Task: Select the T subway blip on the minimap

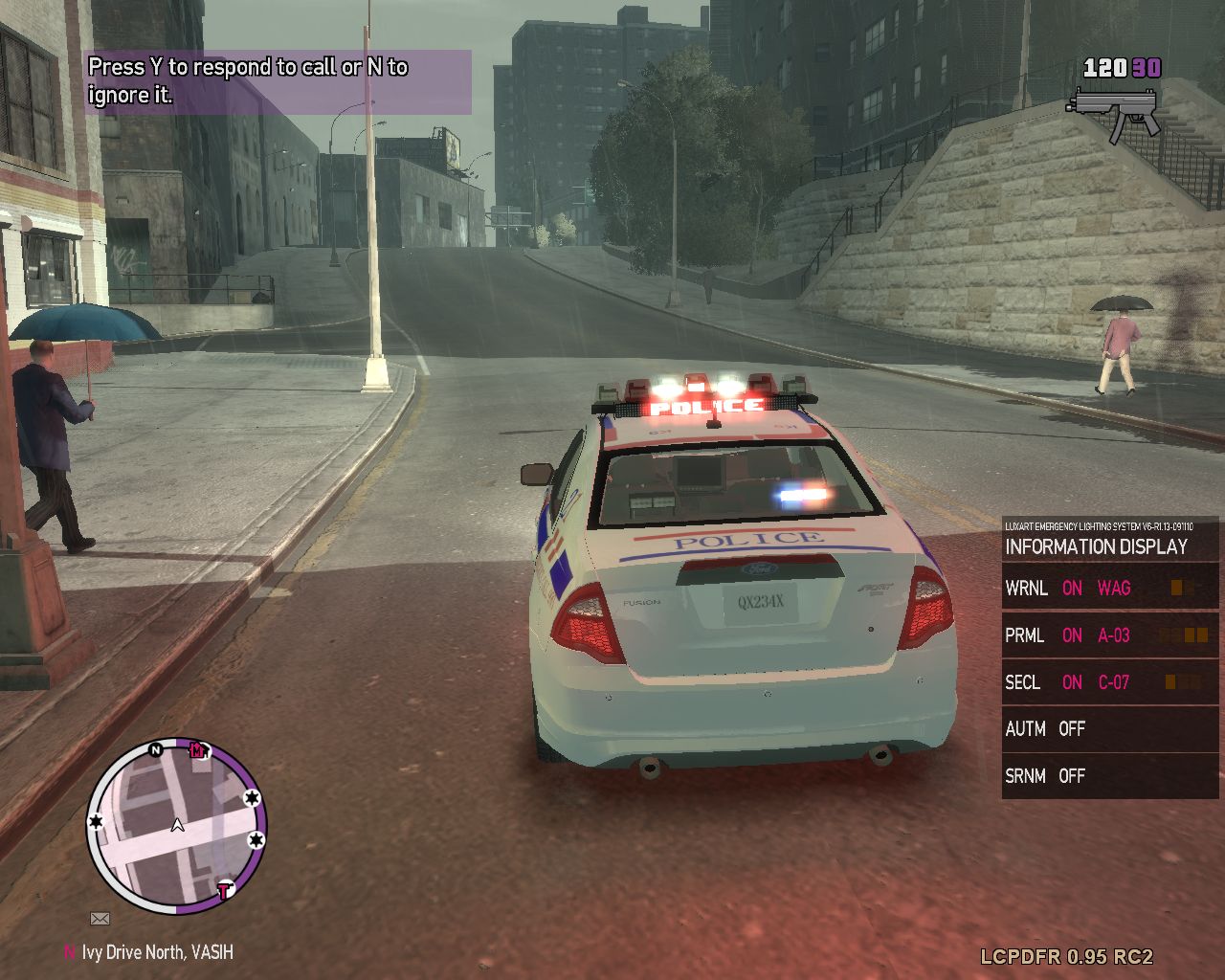Action: (x=225, y=891)
